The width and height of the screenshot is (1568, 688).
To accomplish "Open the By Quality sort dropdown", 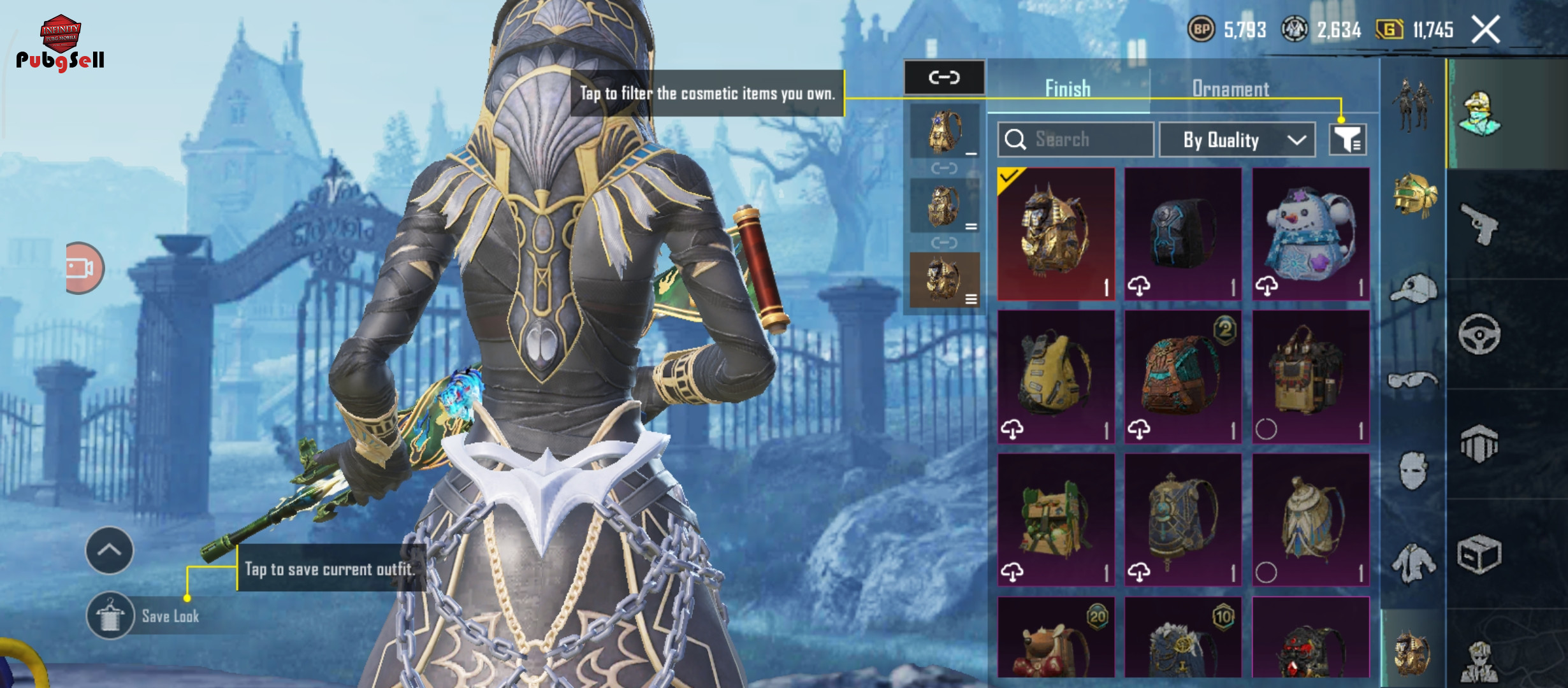I will coord(1237,140).
